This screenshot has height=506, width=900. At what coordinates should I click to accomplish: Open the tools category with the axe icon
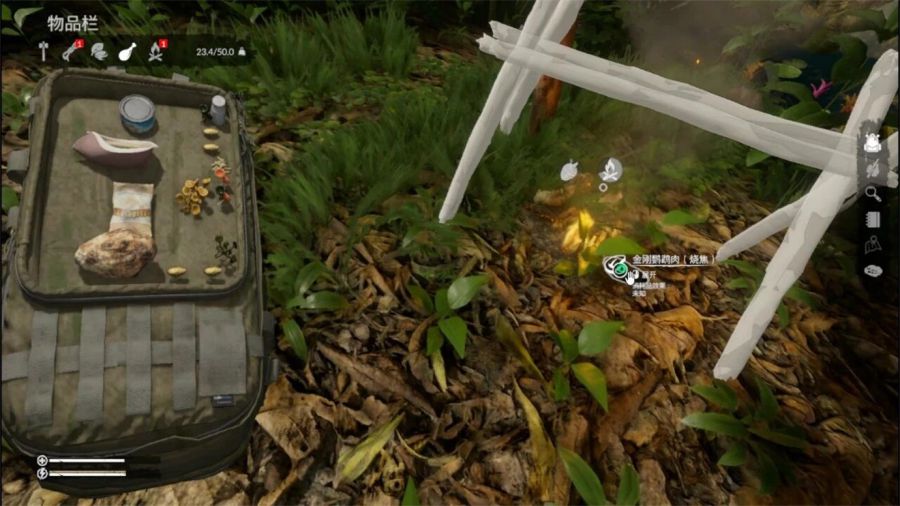point(43,52)
